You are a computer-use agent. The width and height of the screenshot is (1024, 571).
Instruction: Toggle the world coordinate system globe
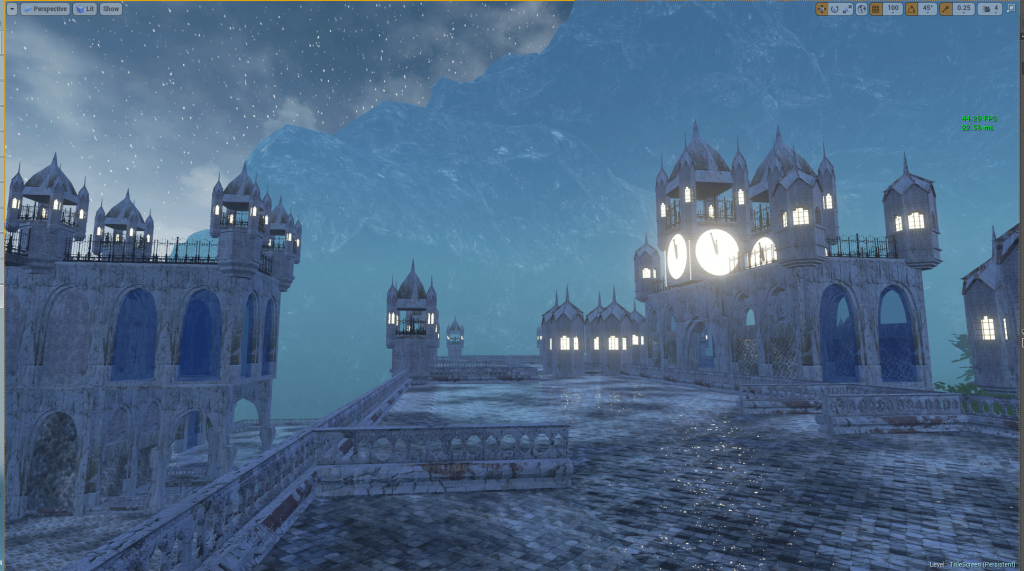(x=862, y=9)
